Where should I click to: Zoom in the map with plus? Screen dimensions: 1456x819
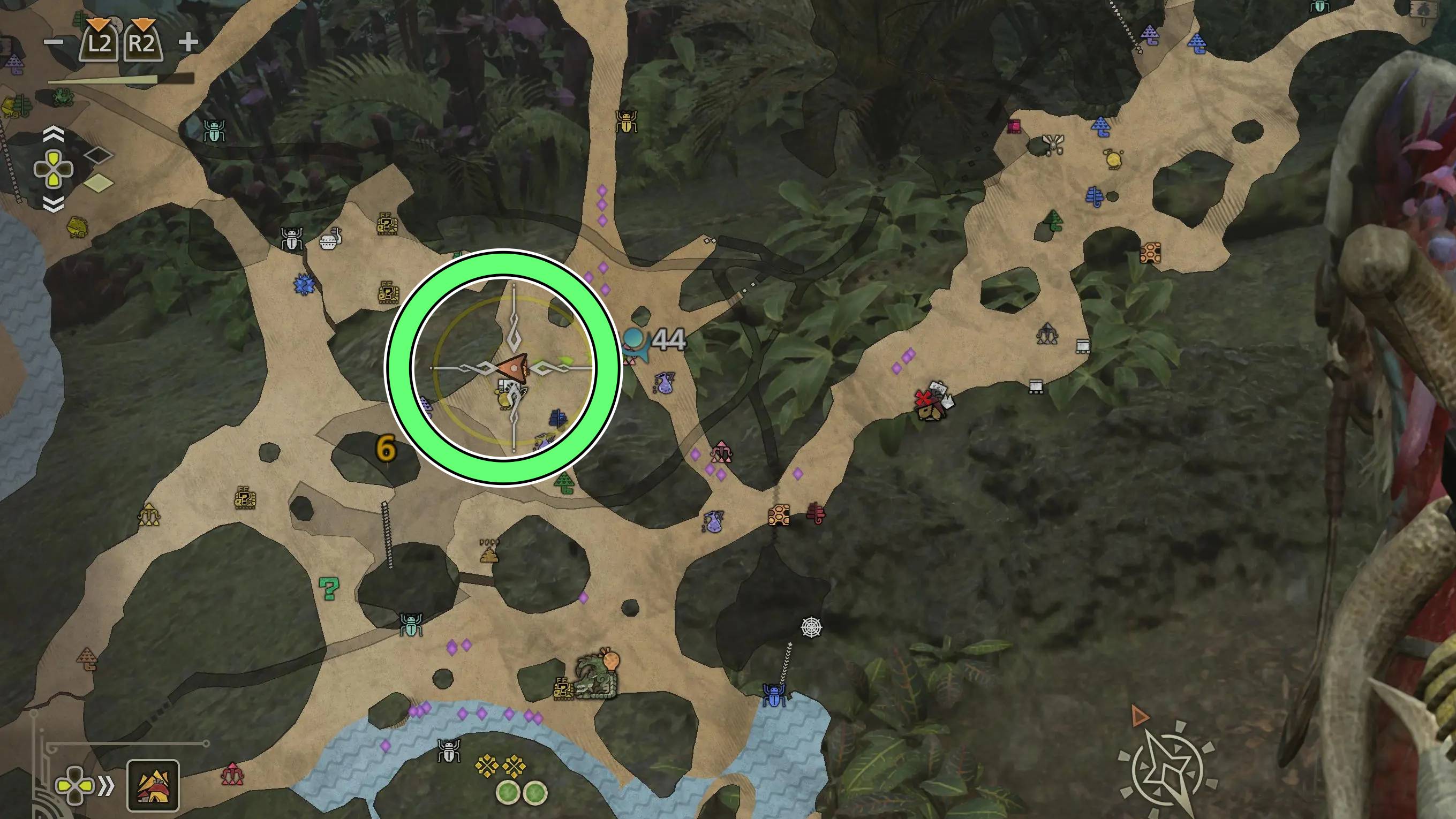188,42
